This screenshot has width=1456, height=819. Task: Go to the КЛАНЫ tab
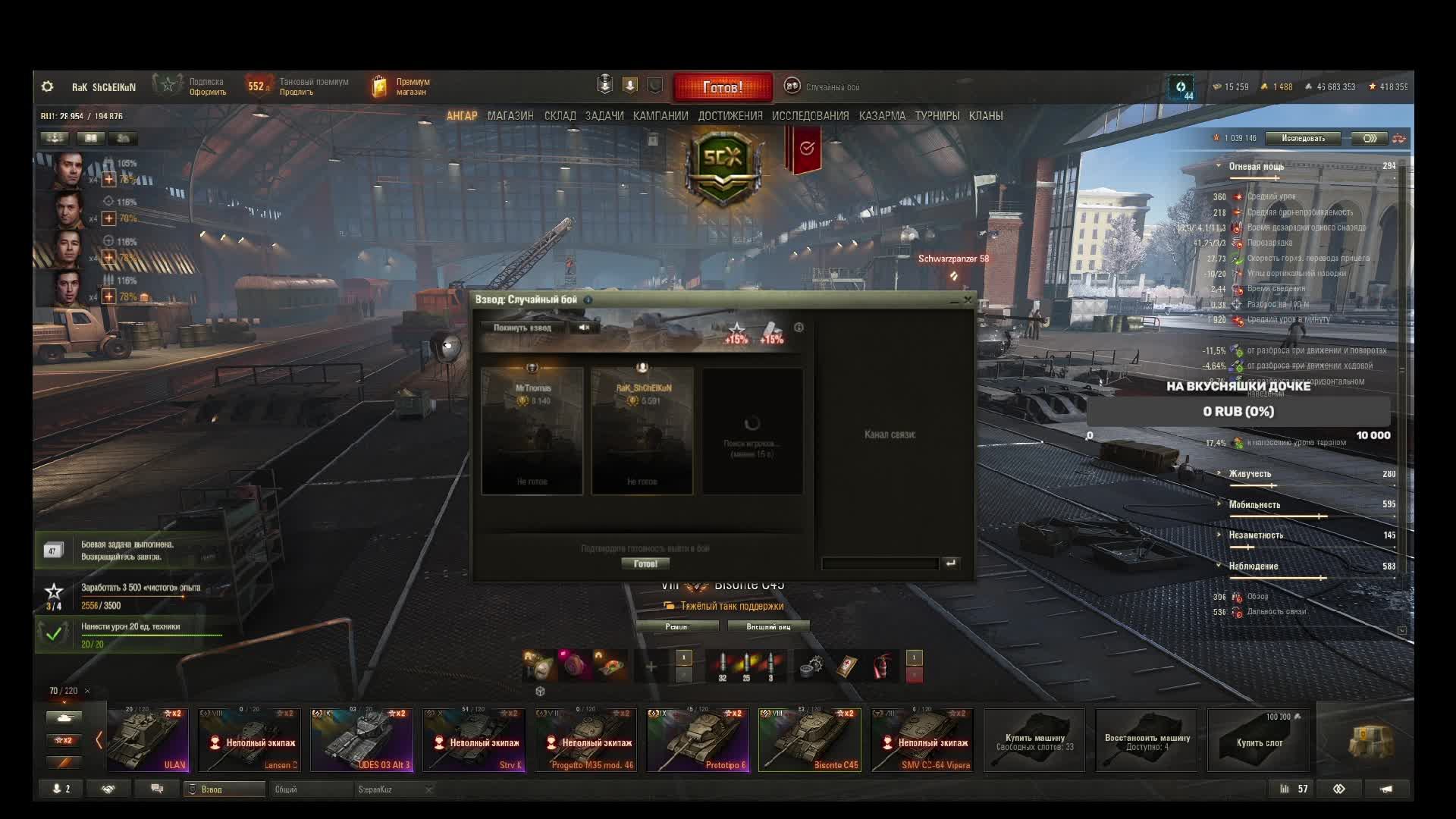986,116
